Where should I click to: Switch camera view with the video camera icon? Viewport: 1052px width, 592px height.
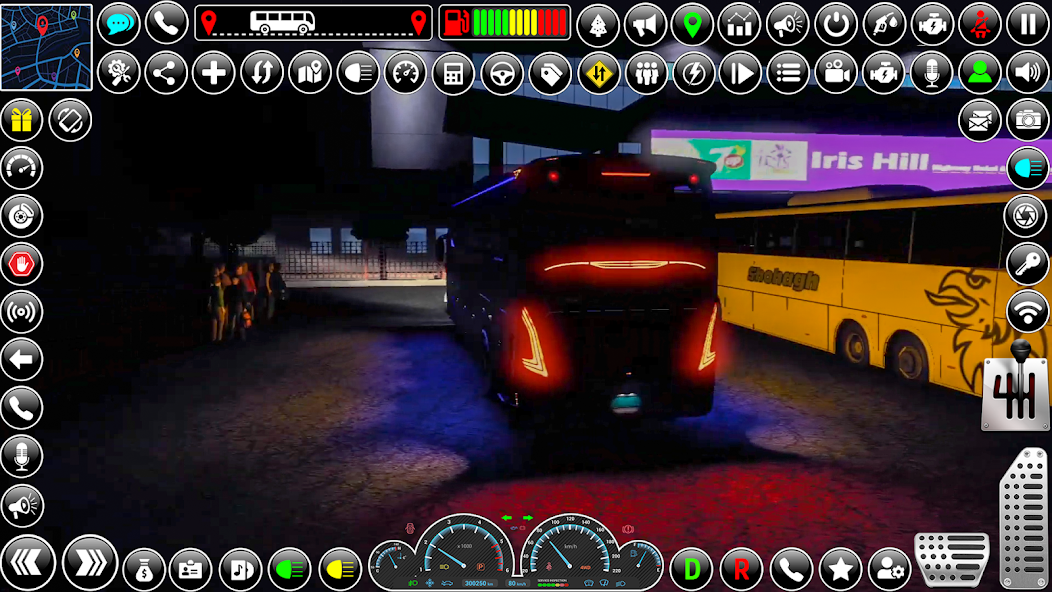[x=836, y=73]
